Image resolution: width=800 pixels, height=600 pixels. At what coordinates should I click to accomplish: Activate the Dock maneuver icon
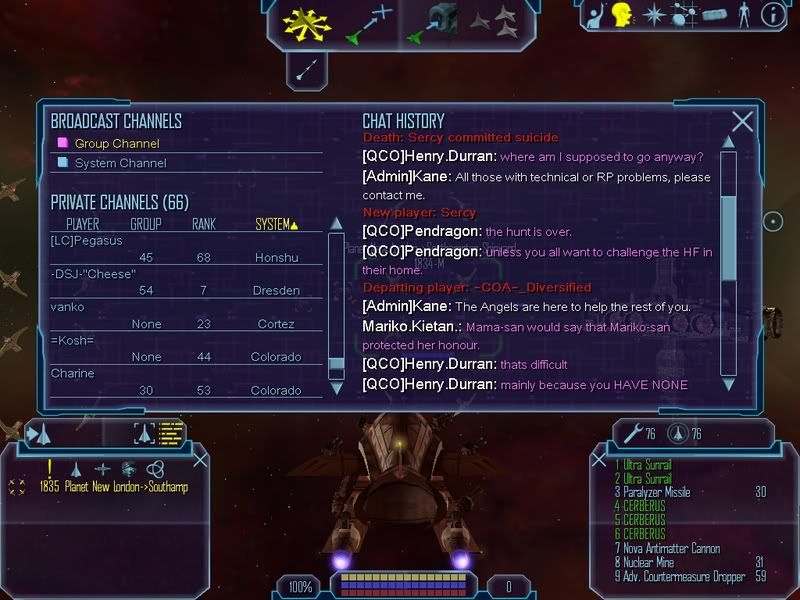(x=431, y=23)
